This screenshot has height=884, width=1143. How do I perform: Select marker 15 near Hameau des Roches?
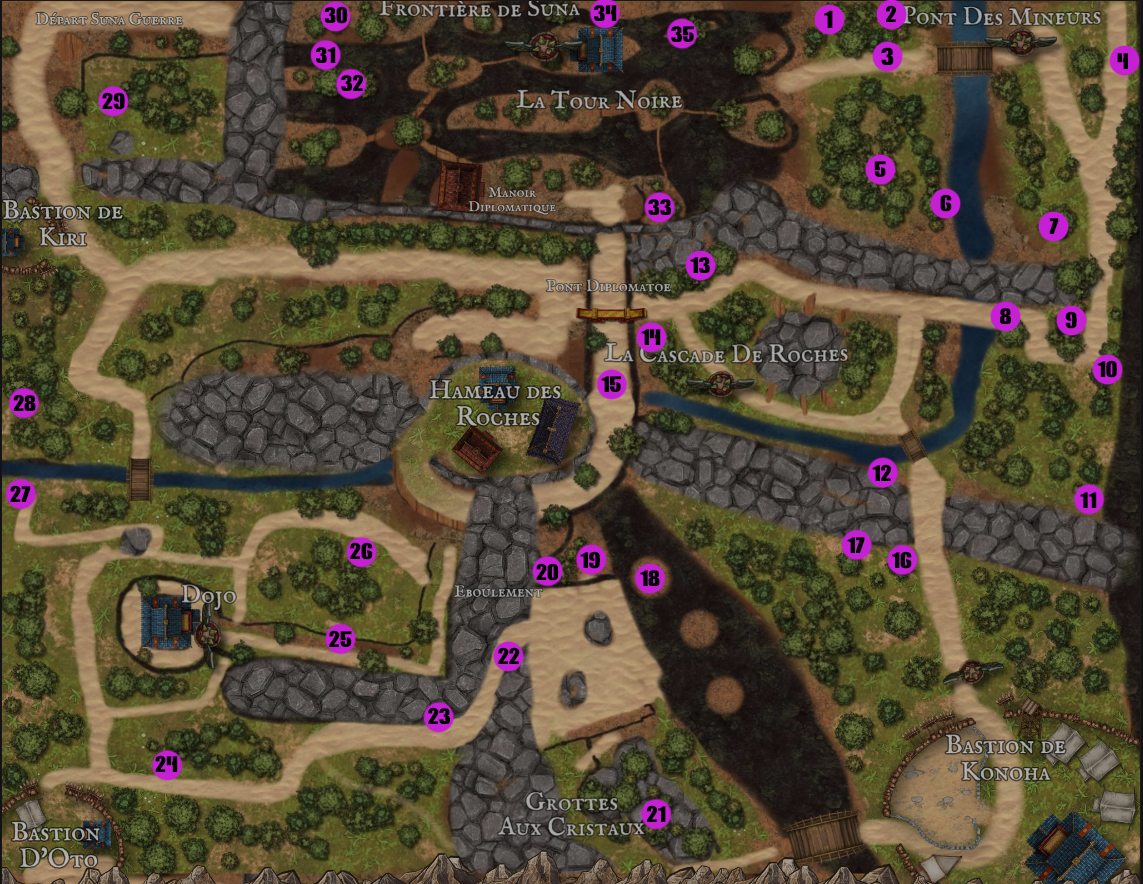611,383
